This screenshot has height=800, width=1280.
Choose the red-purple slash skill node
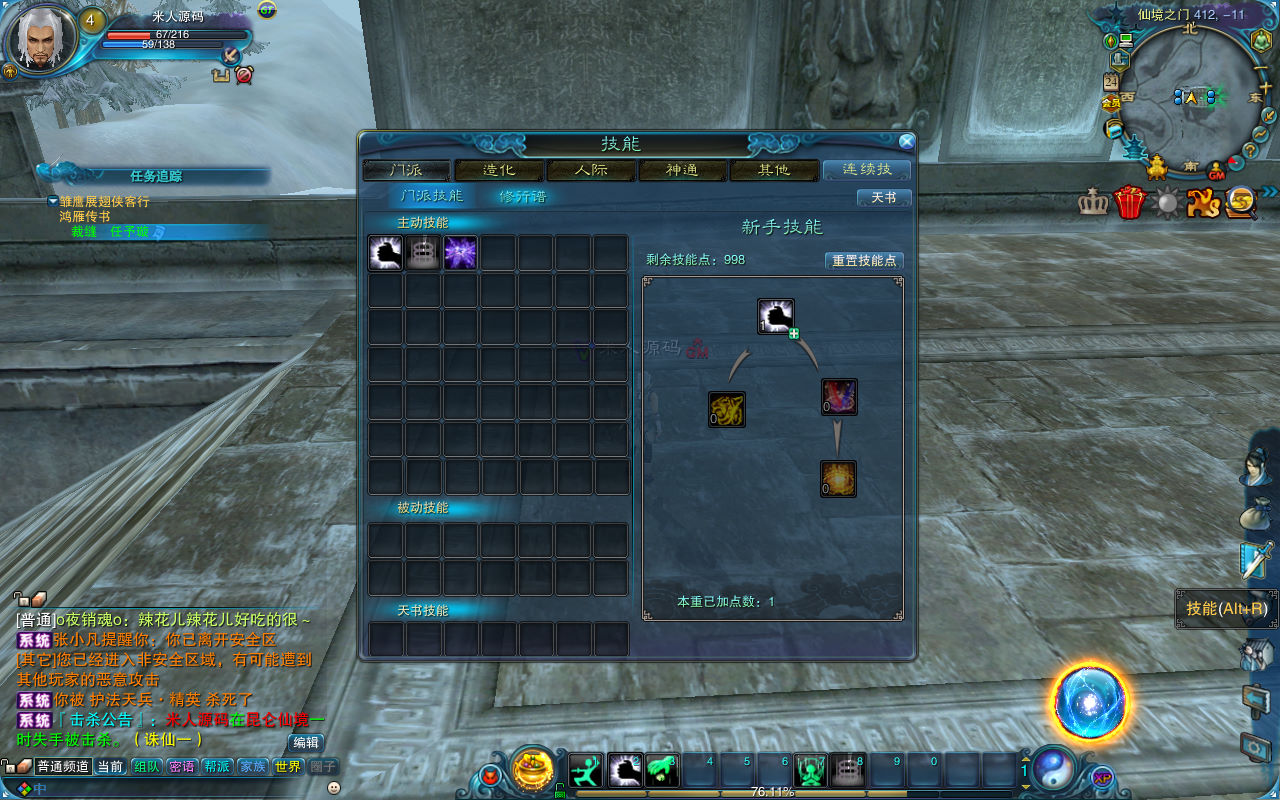839,397
